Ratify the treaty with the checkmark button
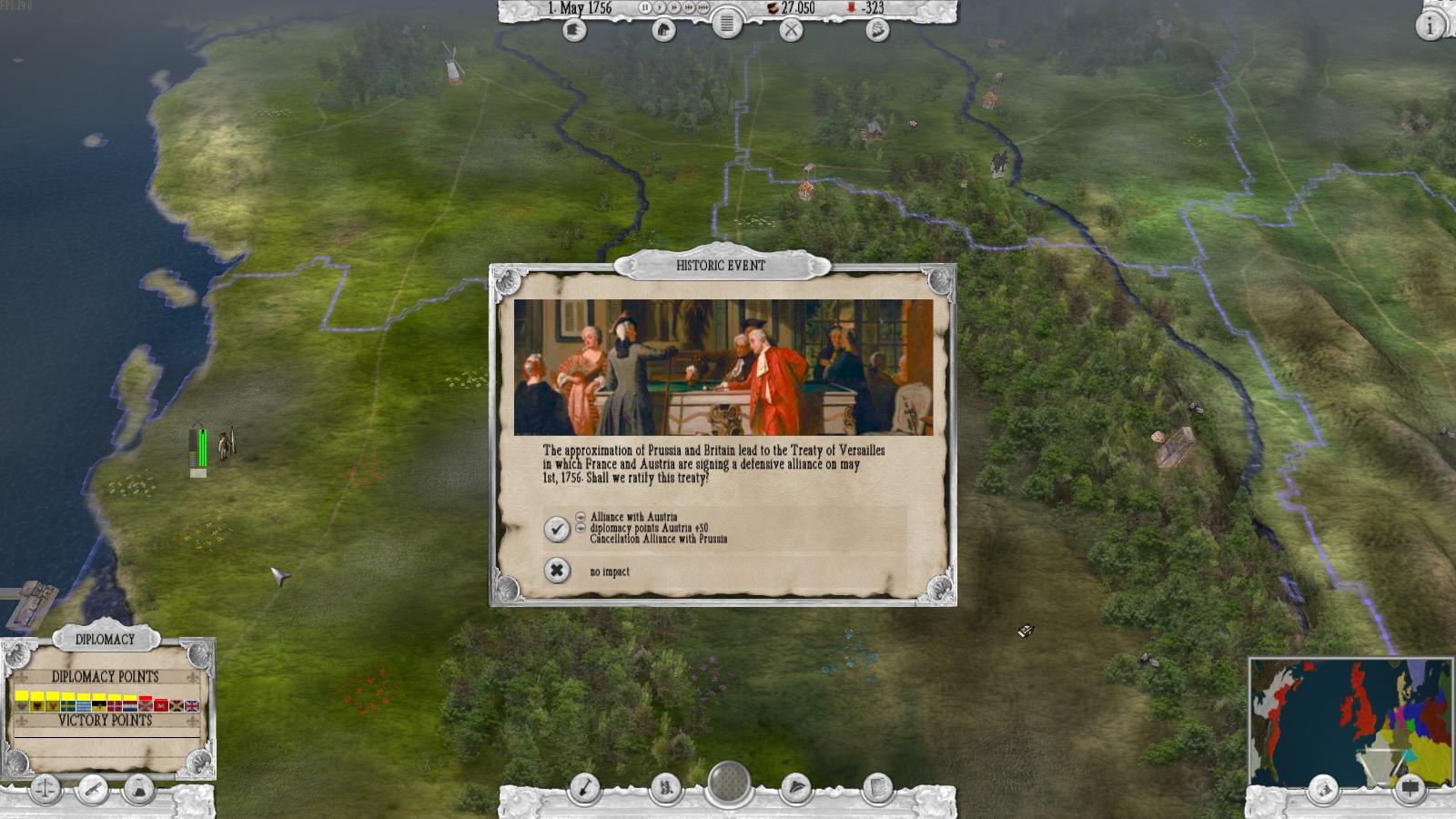1456x819 pixels. [x=557, y=529]
